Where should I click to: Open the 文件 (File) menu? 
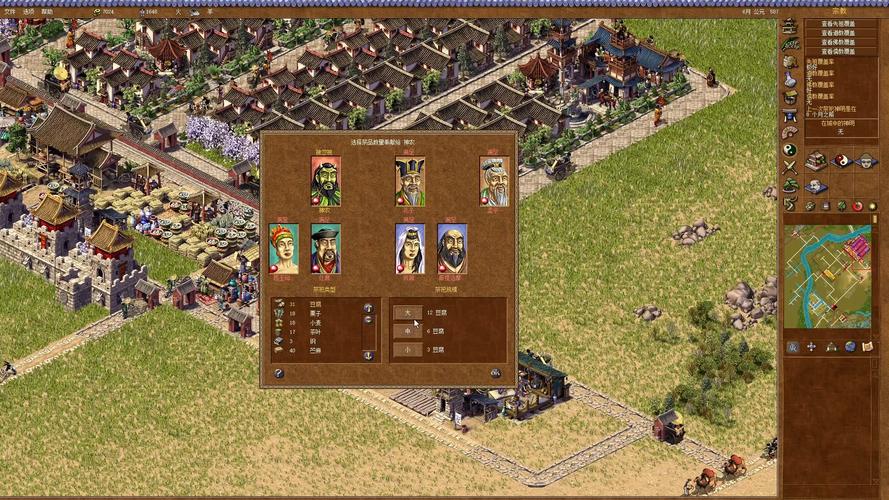[9, 11]
